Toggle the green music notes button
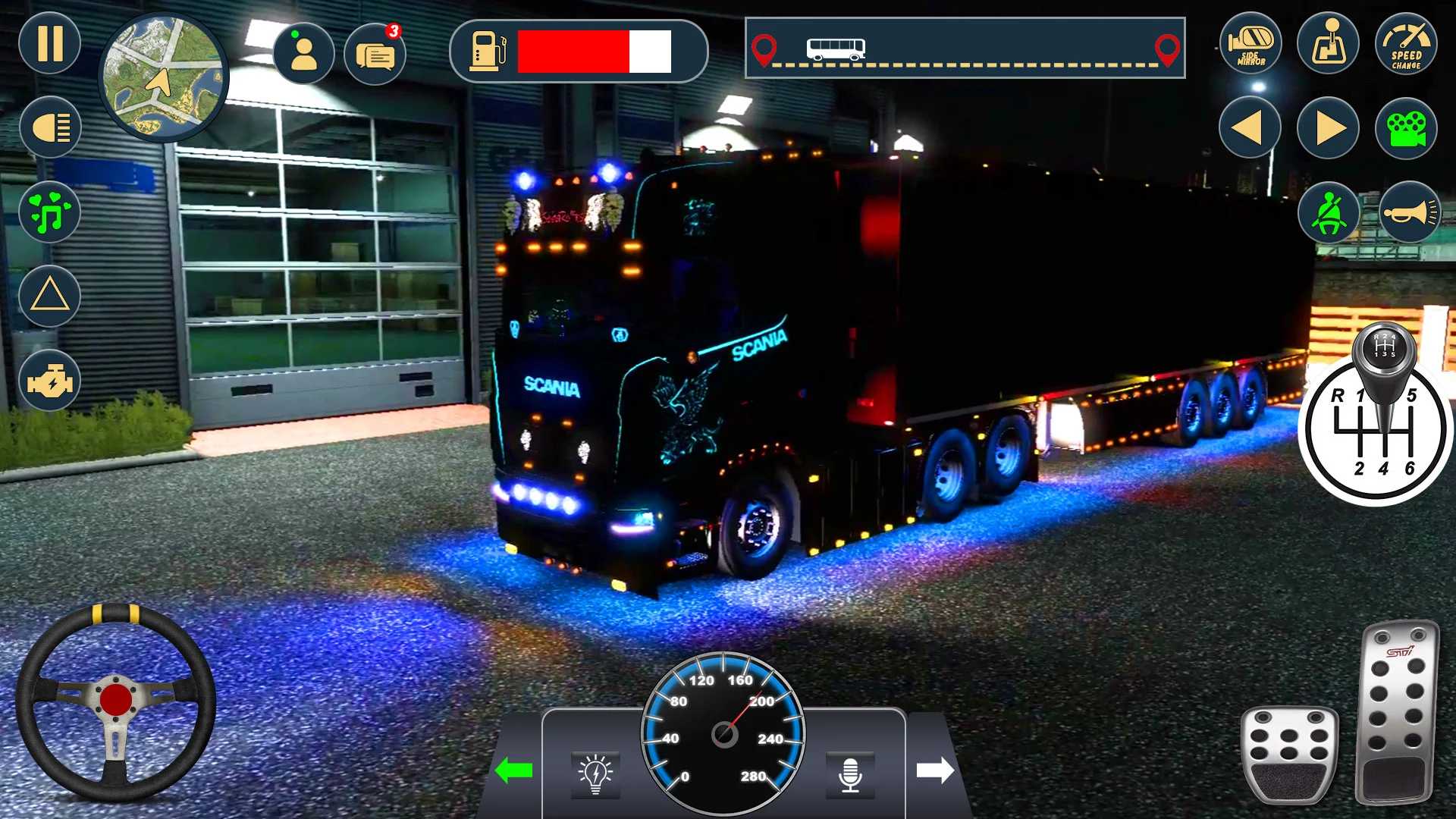The height and width of the screenshot is (819, 1456). [x=50, y=212]
